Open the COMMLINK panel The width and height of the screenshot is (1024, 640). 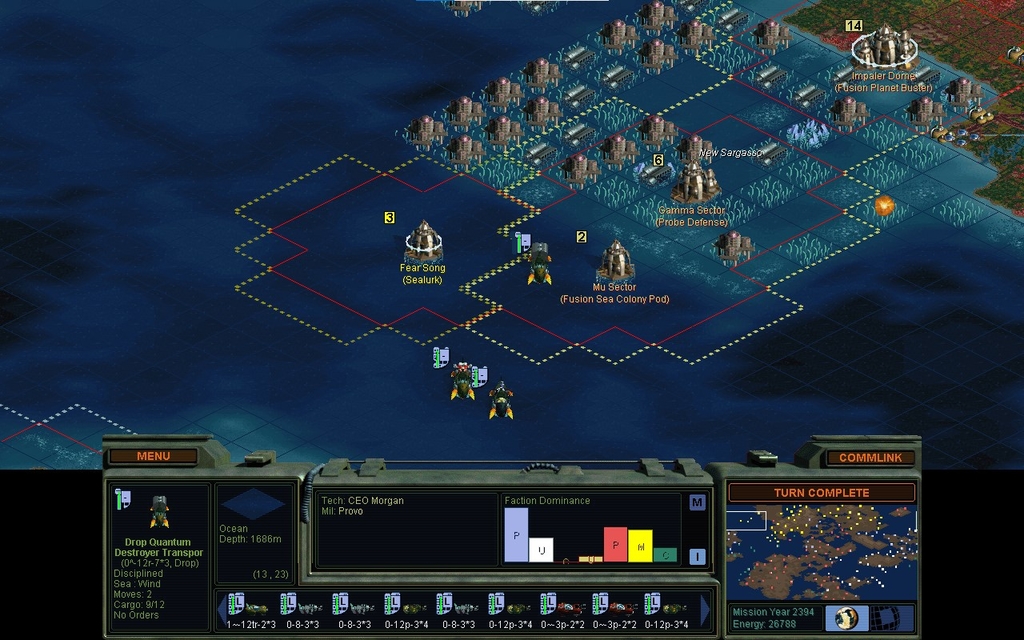[x=870, y=457]
